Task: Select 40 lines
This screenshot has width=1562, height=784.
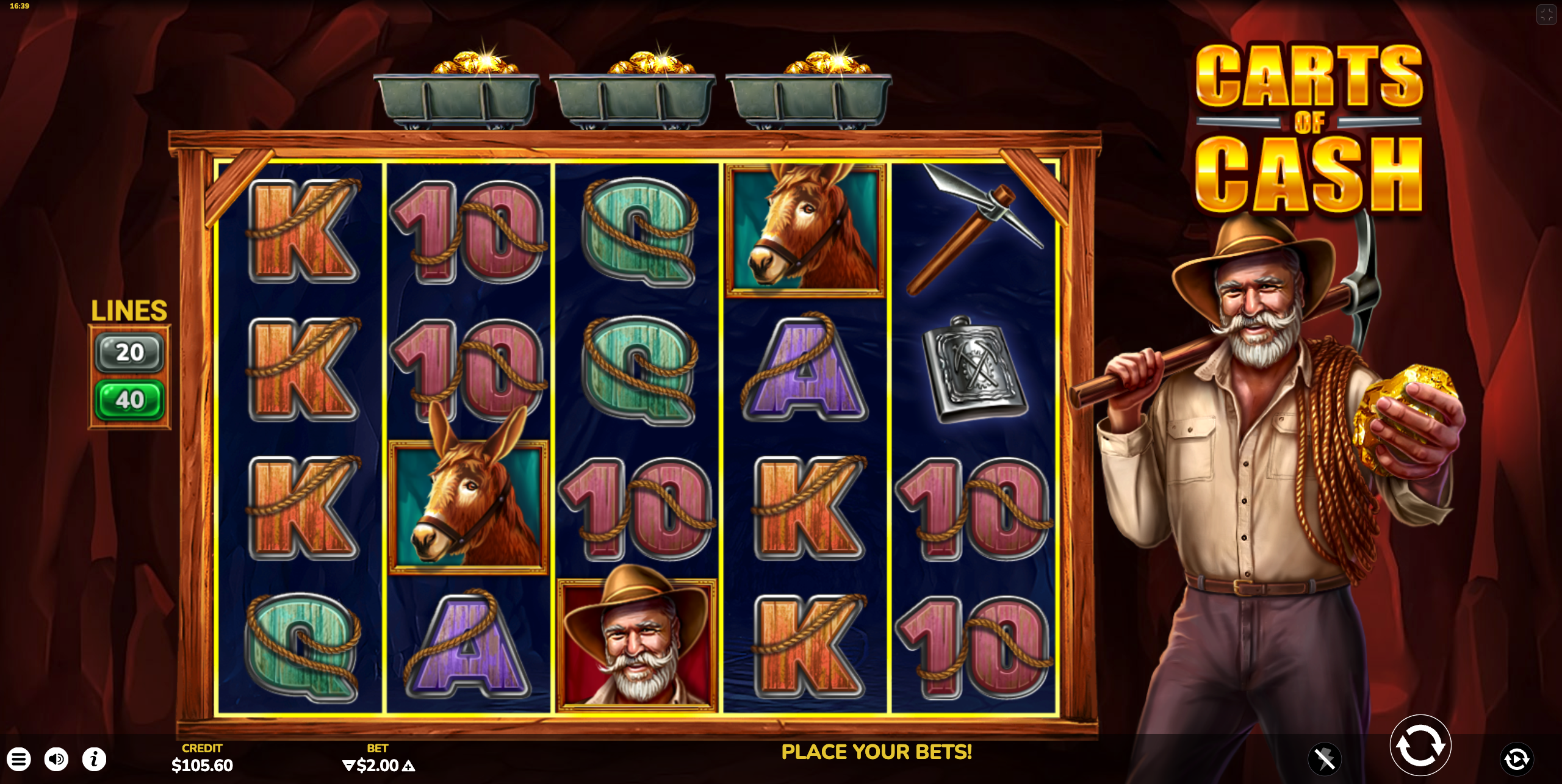Action: [x=129, y=400]
